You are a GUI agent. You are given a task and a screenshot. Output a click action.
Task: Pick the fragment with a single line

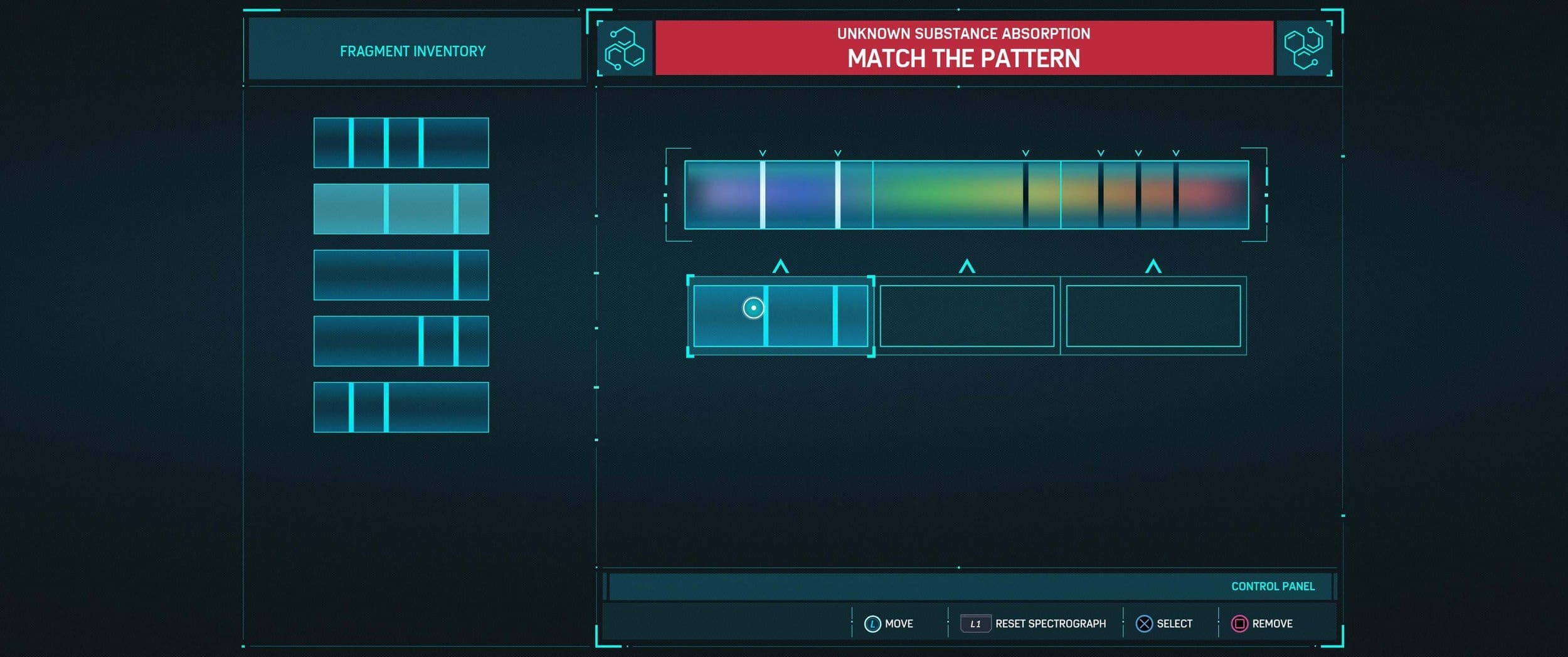[x=401, y=275]
